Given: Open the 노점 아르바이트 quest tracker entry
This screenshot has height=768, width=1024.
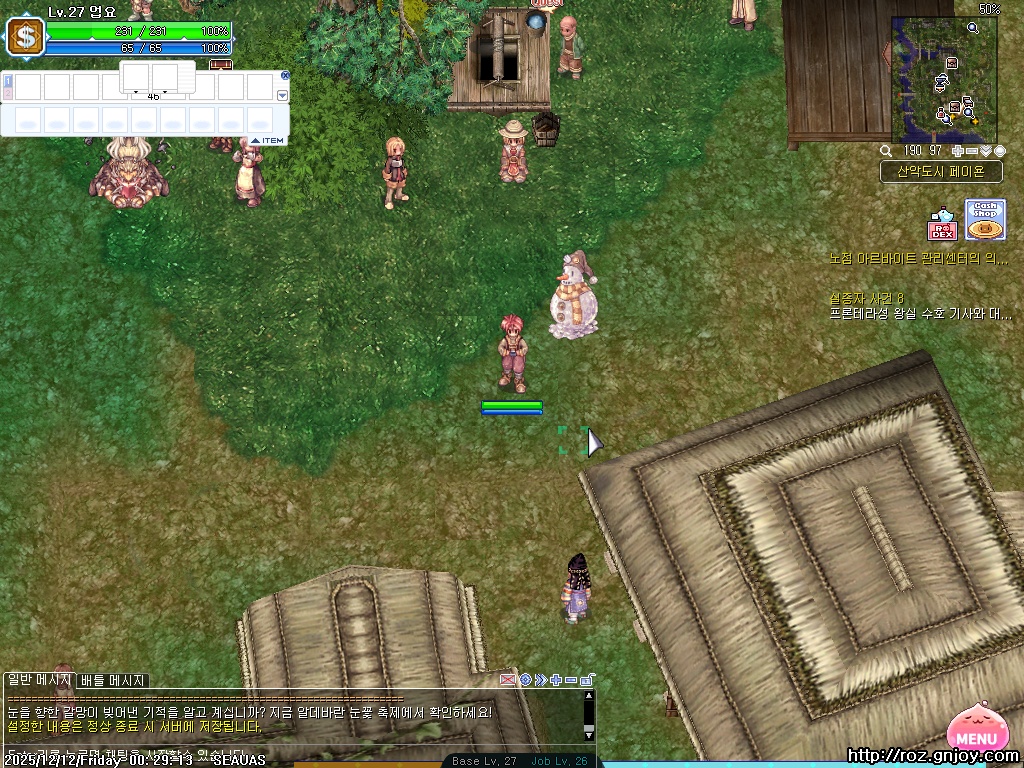Looking at the screenshot, I should [x=918, y=258].
